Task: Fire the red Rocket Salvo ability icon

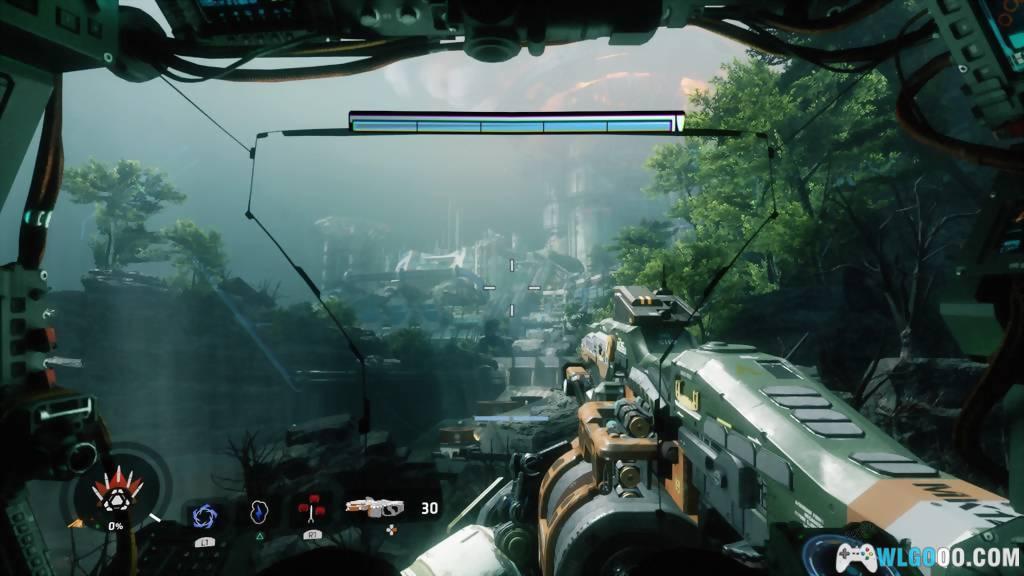Action: pyautogui.click(x=311, y=511)
